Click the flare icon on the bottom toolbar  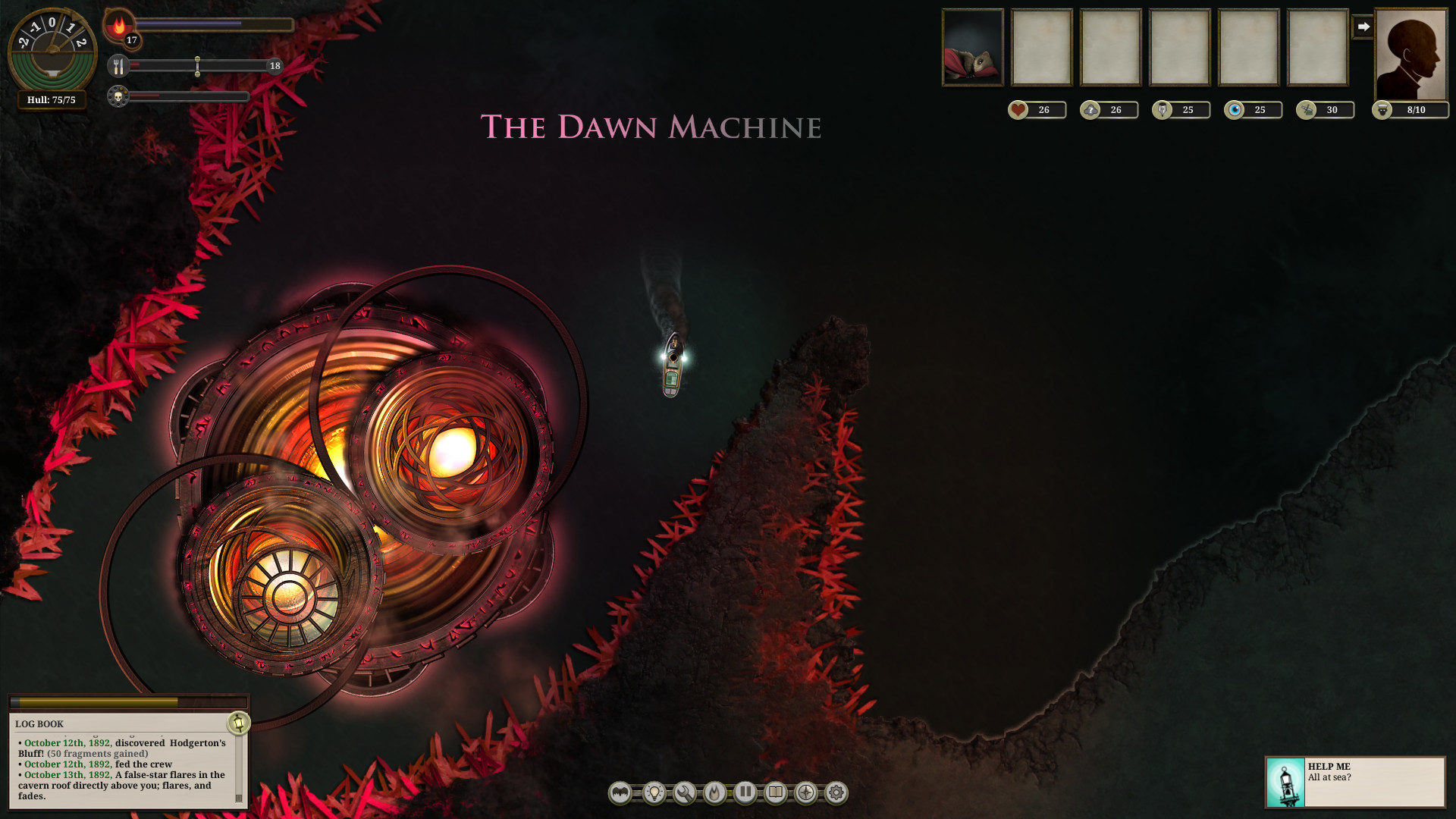(x=715, y=794)
